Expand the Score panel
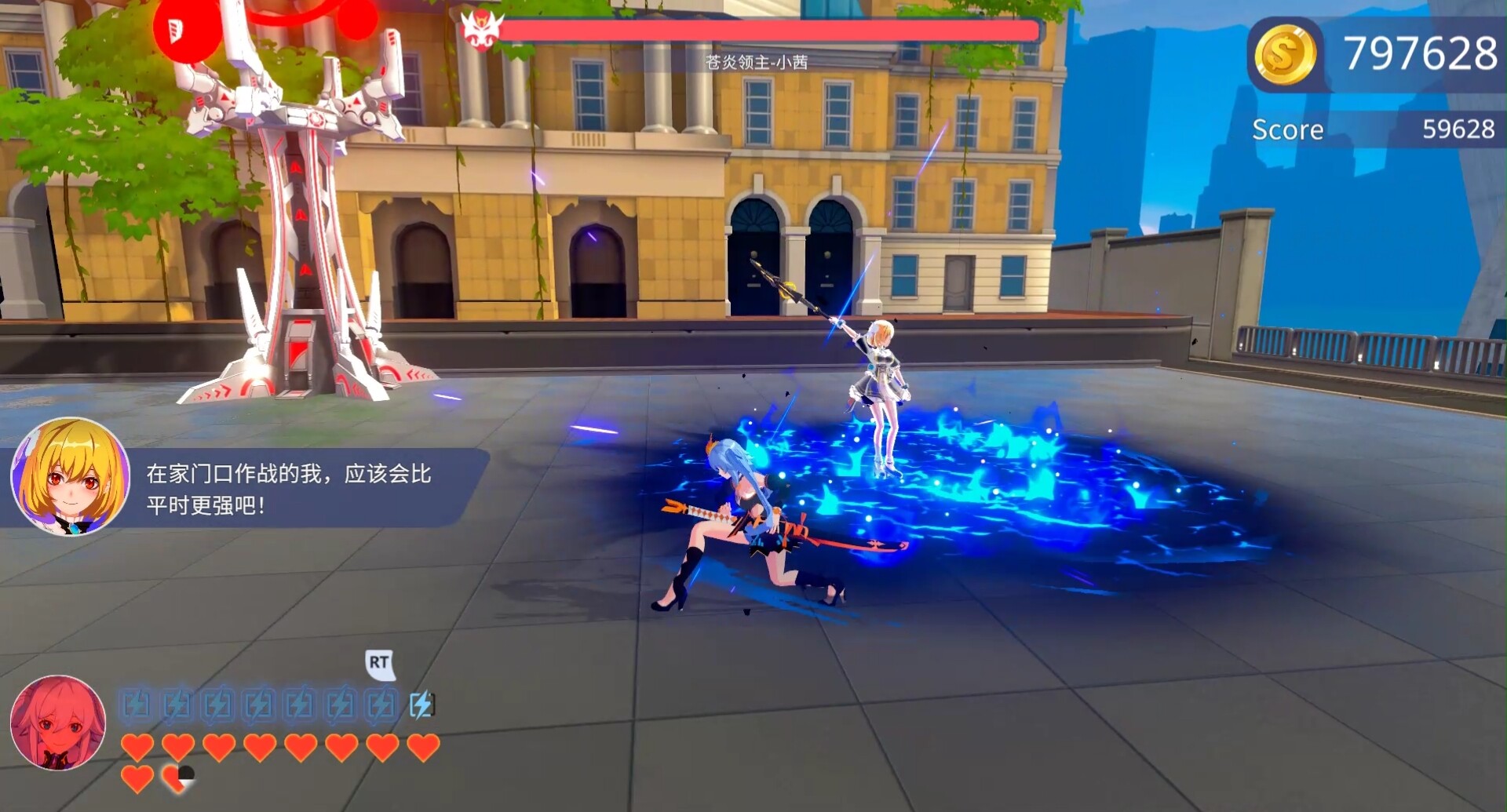 pyautogui.click(x=1374, y=129)
